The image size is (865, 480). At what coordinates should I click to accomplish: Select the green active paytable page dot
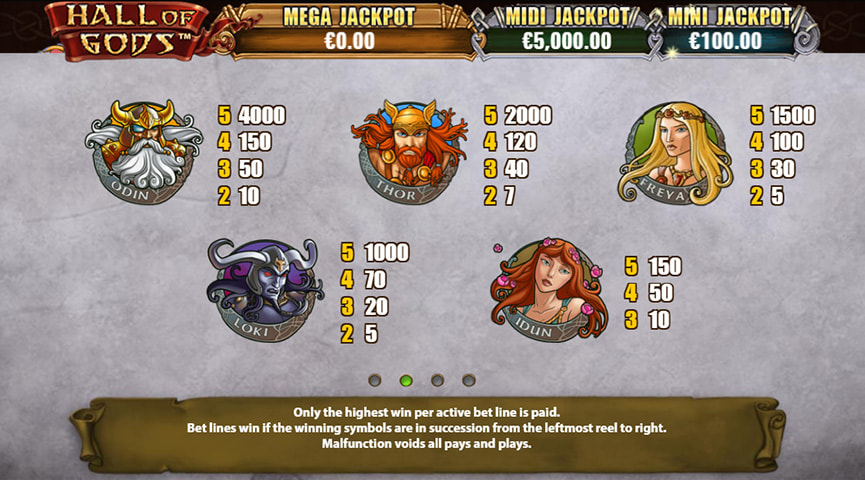406,380
